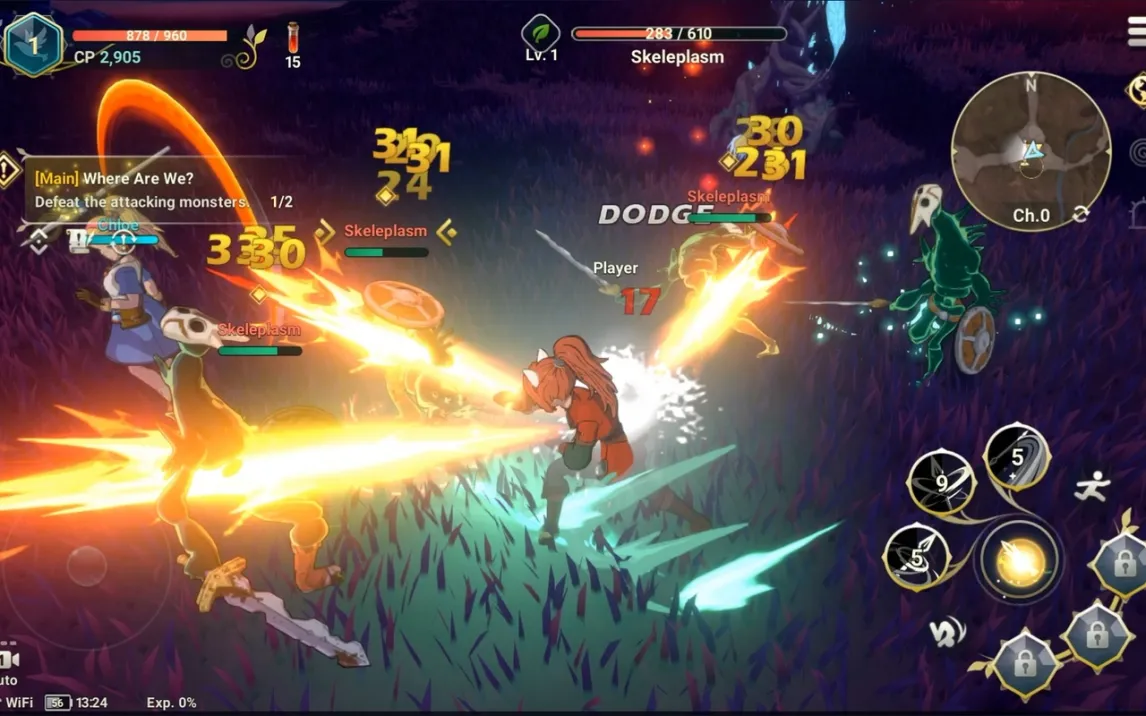Expand the quest list with the arrows icon
This screenshot has height=716, width=1146.
pos(38,240)
